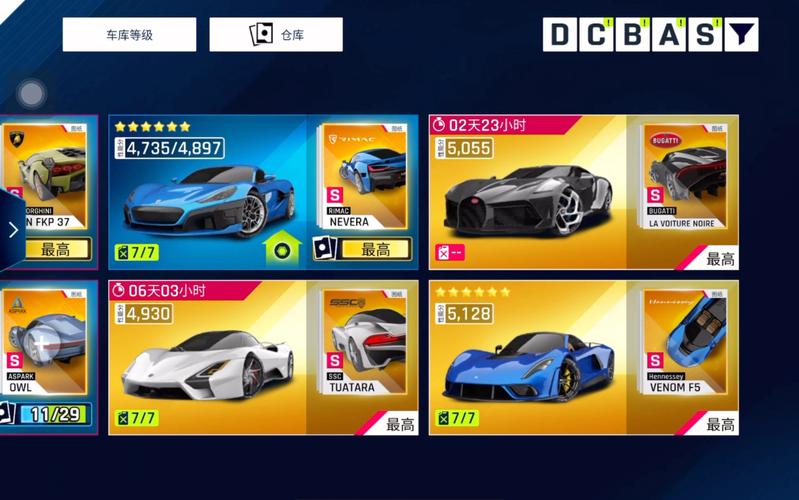Filter cars by class S
The width and height of the screenshot is (799, 500).
[x=705, y=35]
